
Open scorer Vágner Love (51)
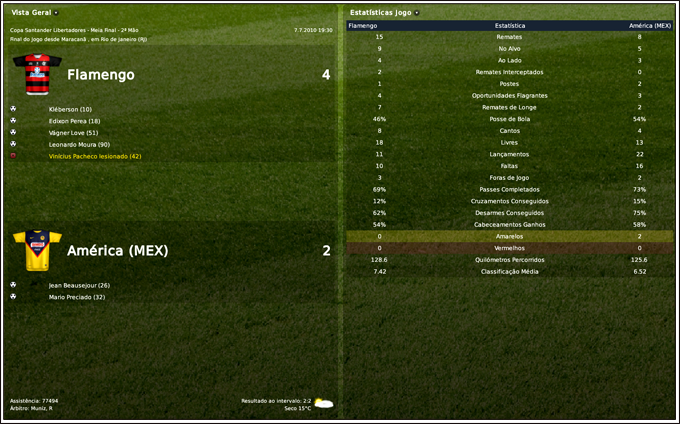click(74, 133)
